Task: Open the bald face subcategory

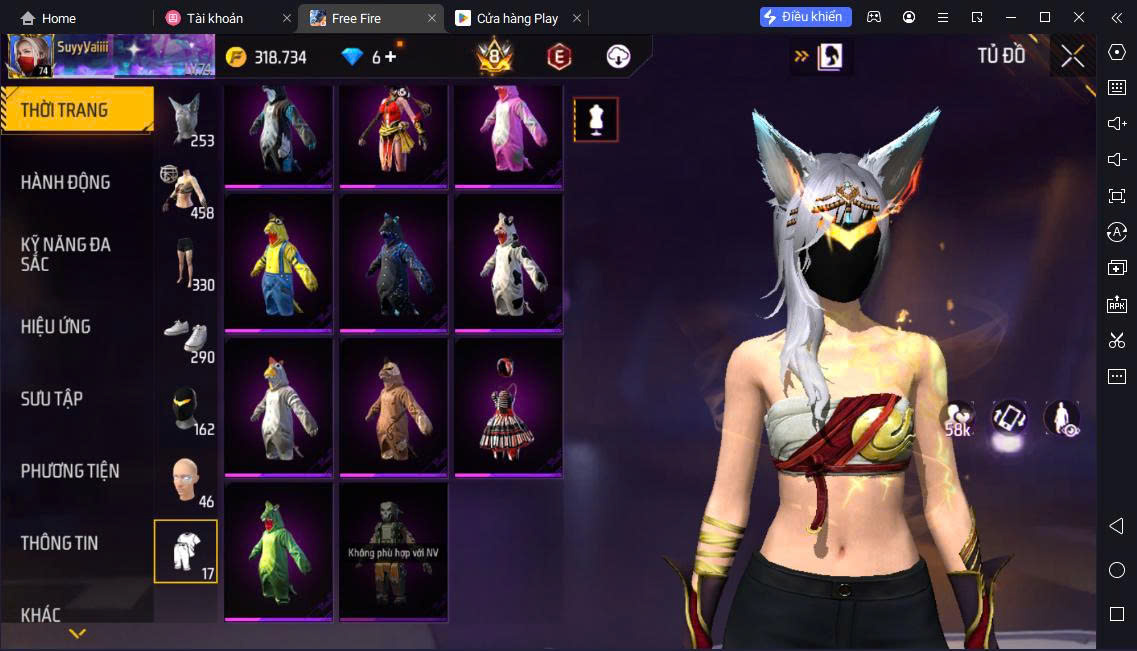Action: click(x=186, y=480)
